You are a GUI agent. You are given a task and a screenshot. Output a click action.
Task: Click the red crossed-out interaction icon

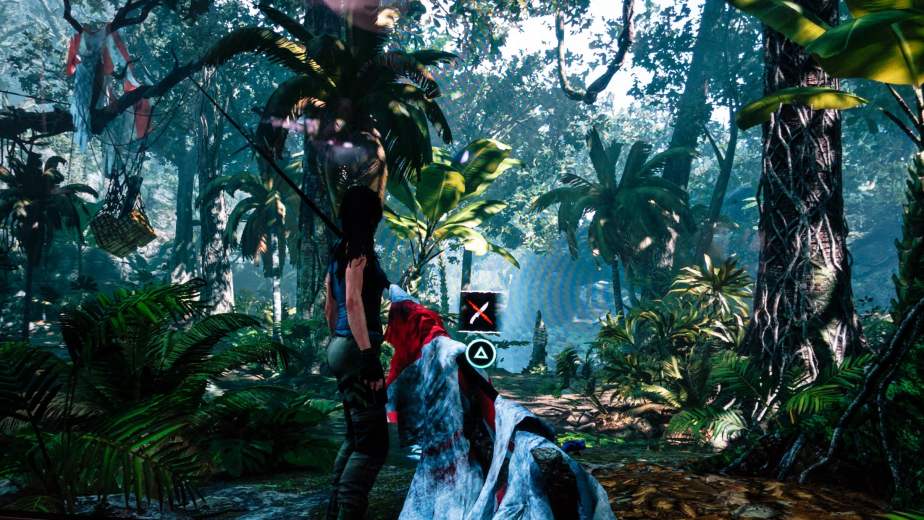click(x=480, y=312)
